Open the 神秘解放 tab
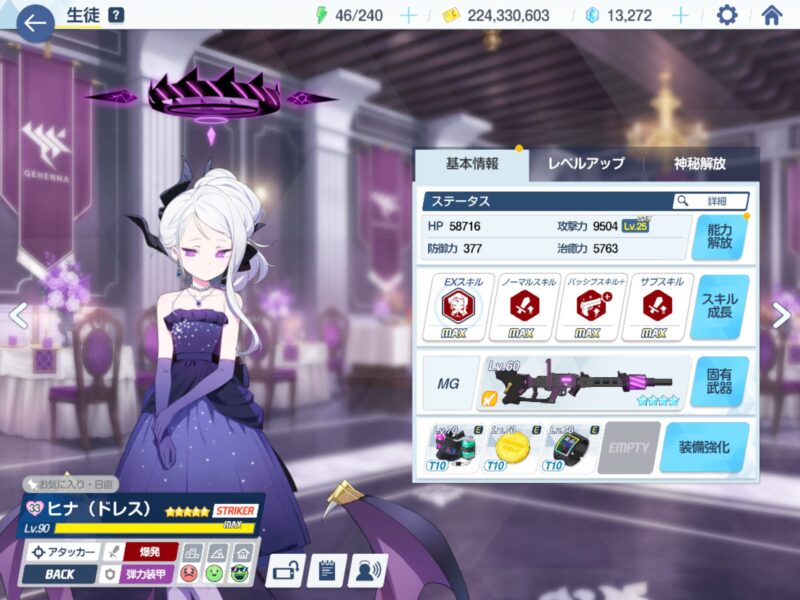 click(699, 164)
